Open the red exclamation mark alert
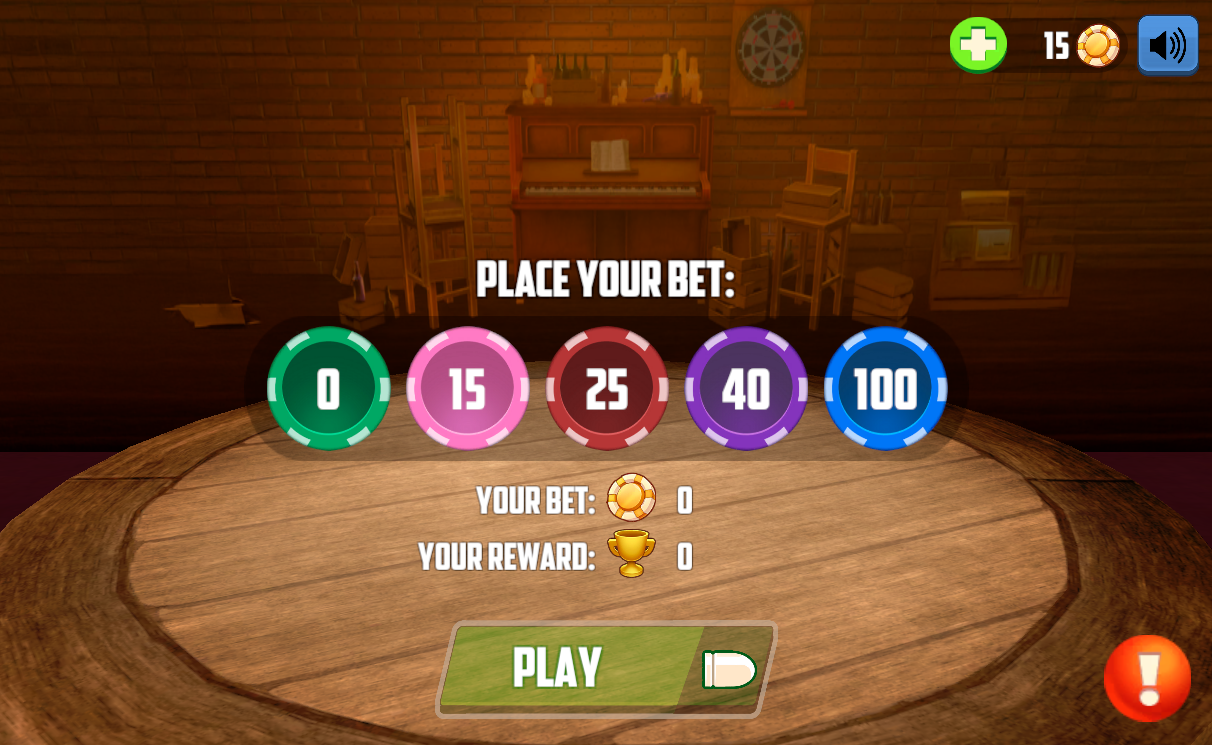The width and height of the screenshot is (1212, 745). [x=1147, y=678]
